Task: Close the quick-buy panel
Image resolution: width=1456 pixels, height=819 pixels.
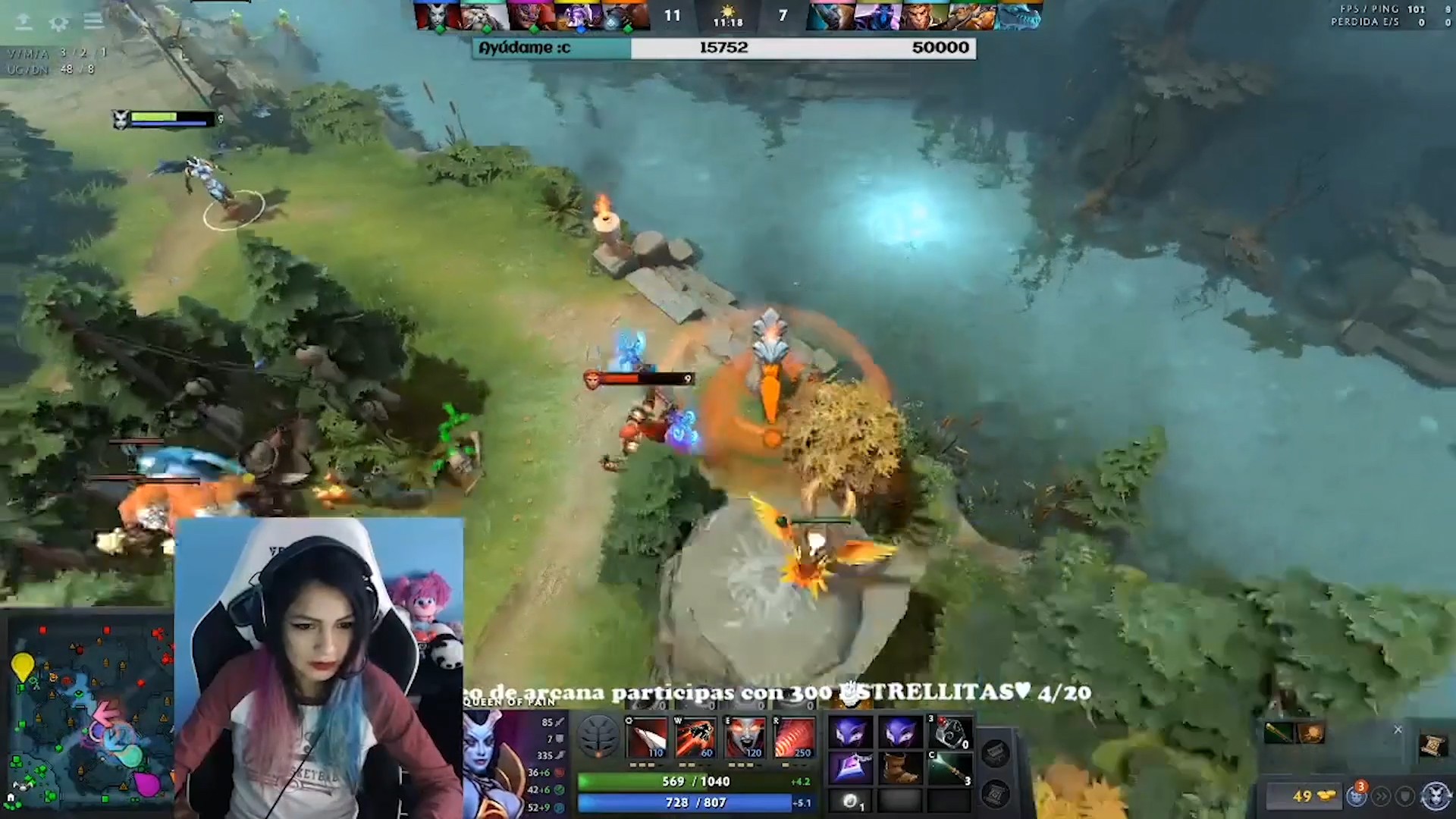Action: [x=1398, y=730]
